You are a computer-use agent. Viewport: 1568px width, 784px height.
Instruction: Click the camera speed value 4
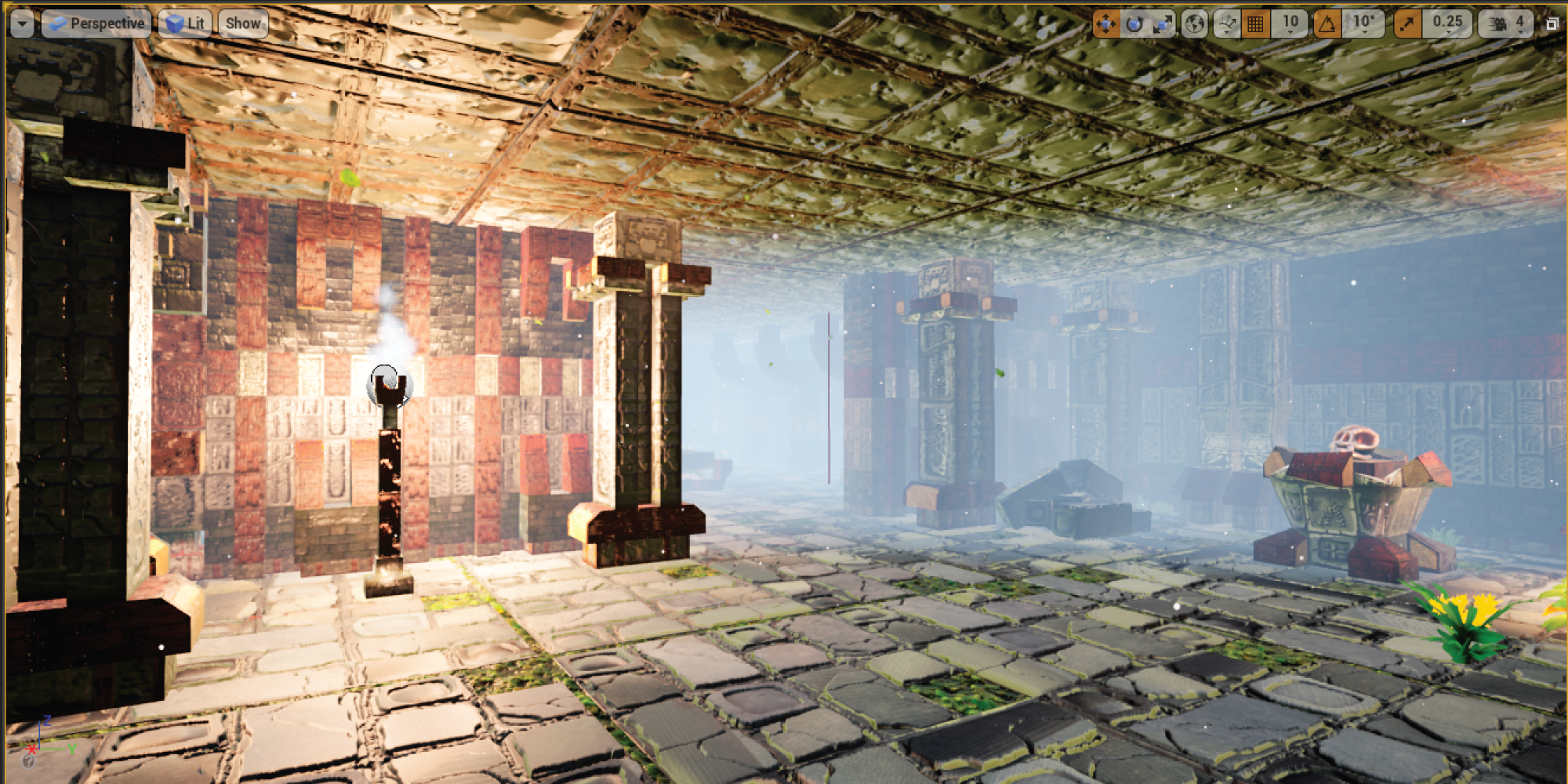point(1521,23)
